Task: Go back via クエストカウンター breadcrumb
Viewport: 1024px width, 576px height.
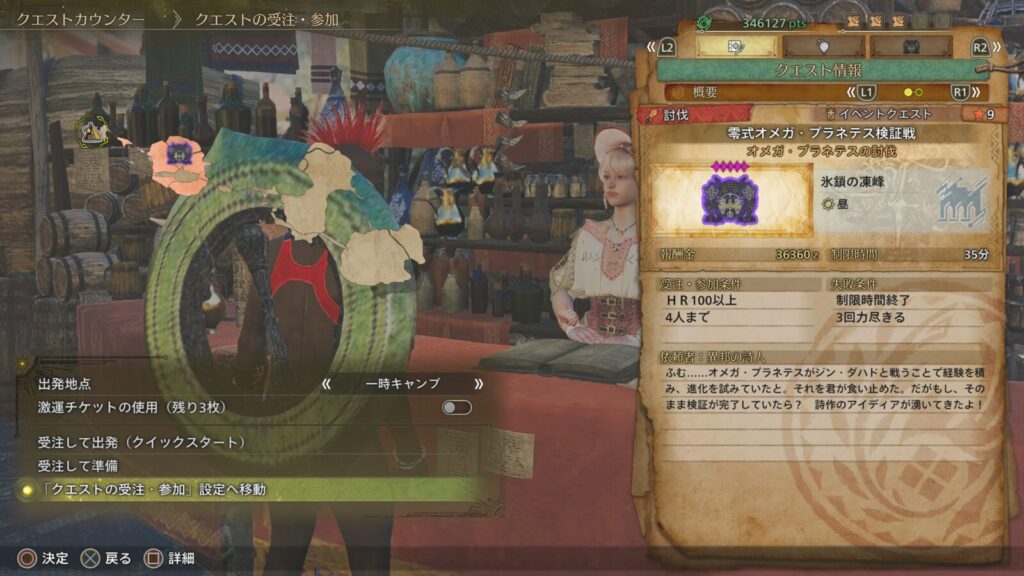Action: click(x=81, y=19)
